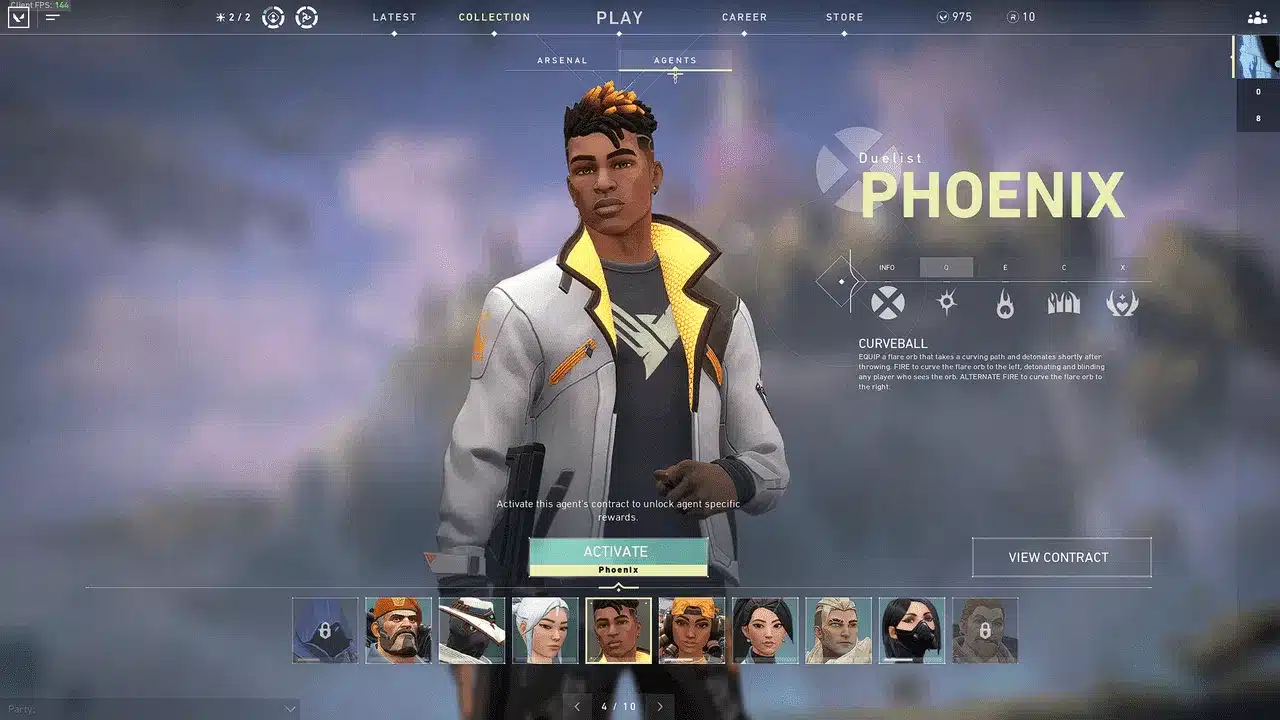
Task: Select the AGENTS section
Action: coord(675,60)
